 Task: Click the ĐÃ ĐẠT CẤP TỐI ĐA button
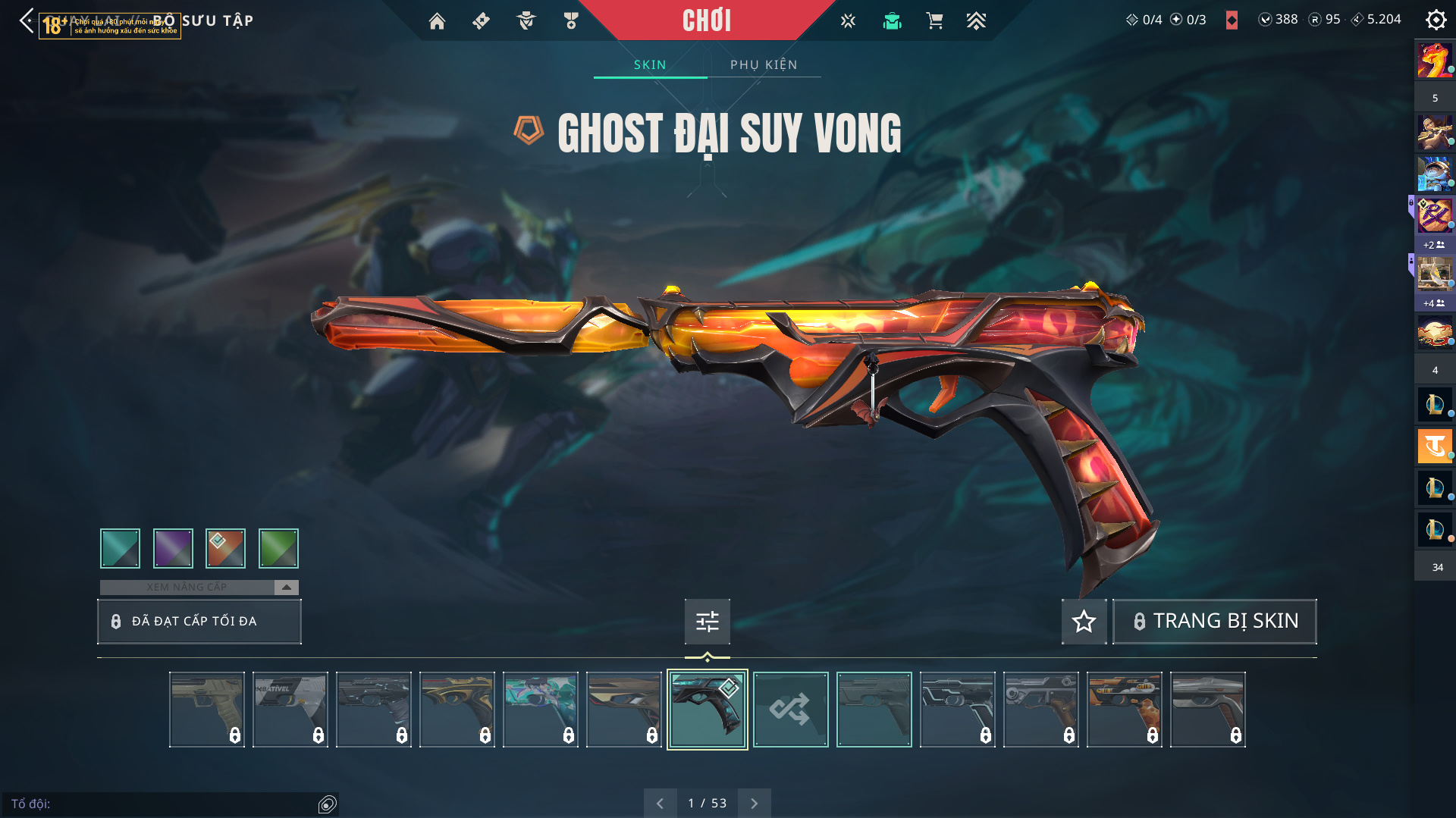coord(199,621)
